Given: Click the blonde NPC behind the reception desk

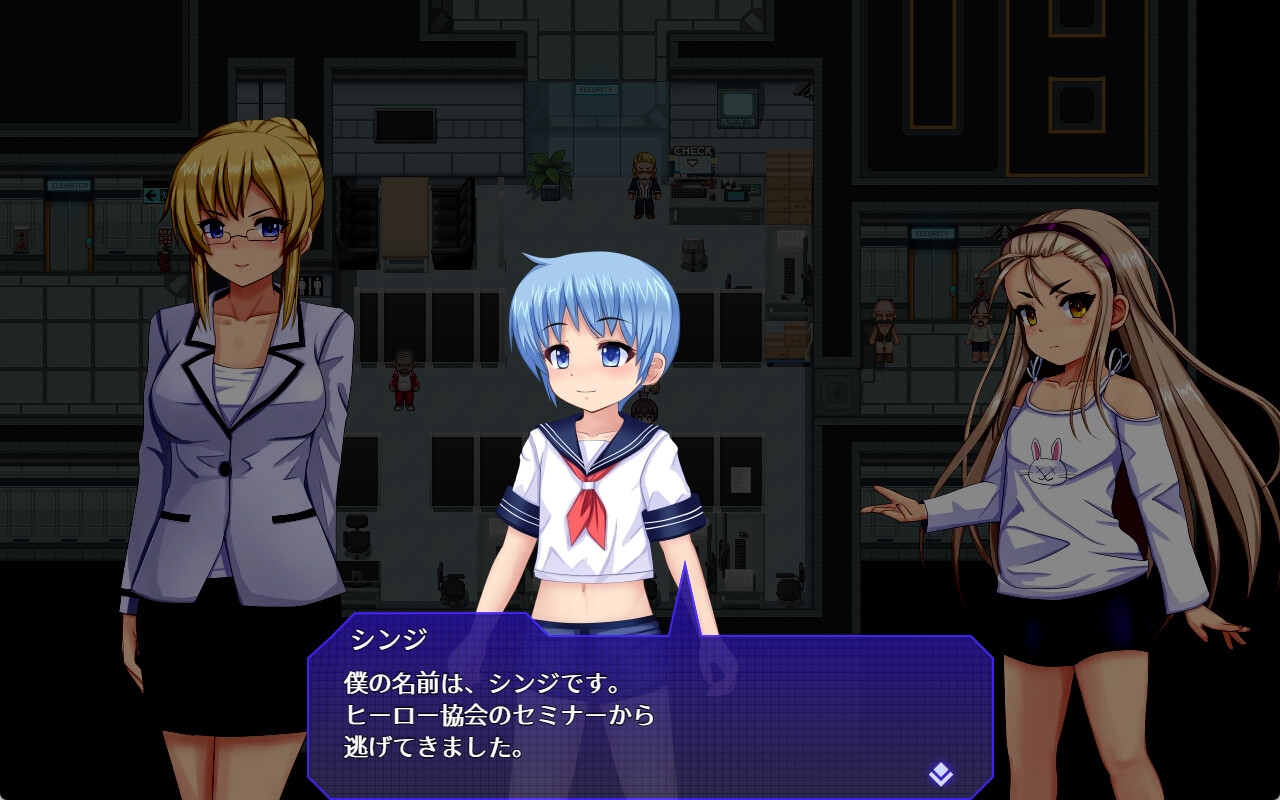Looking at the screenshot, I should [644, 180].
